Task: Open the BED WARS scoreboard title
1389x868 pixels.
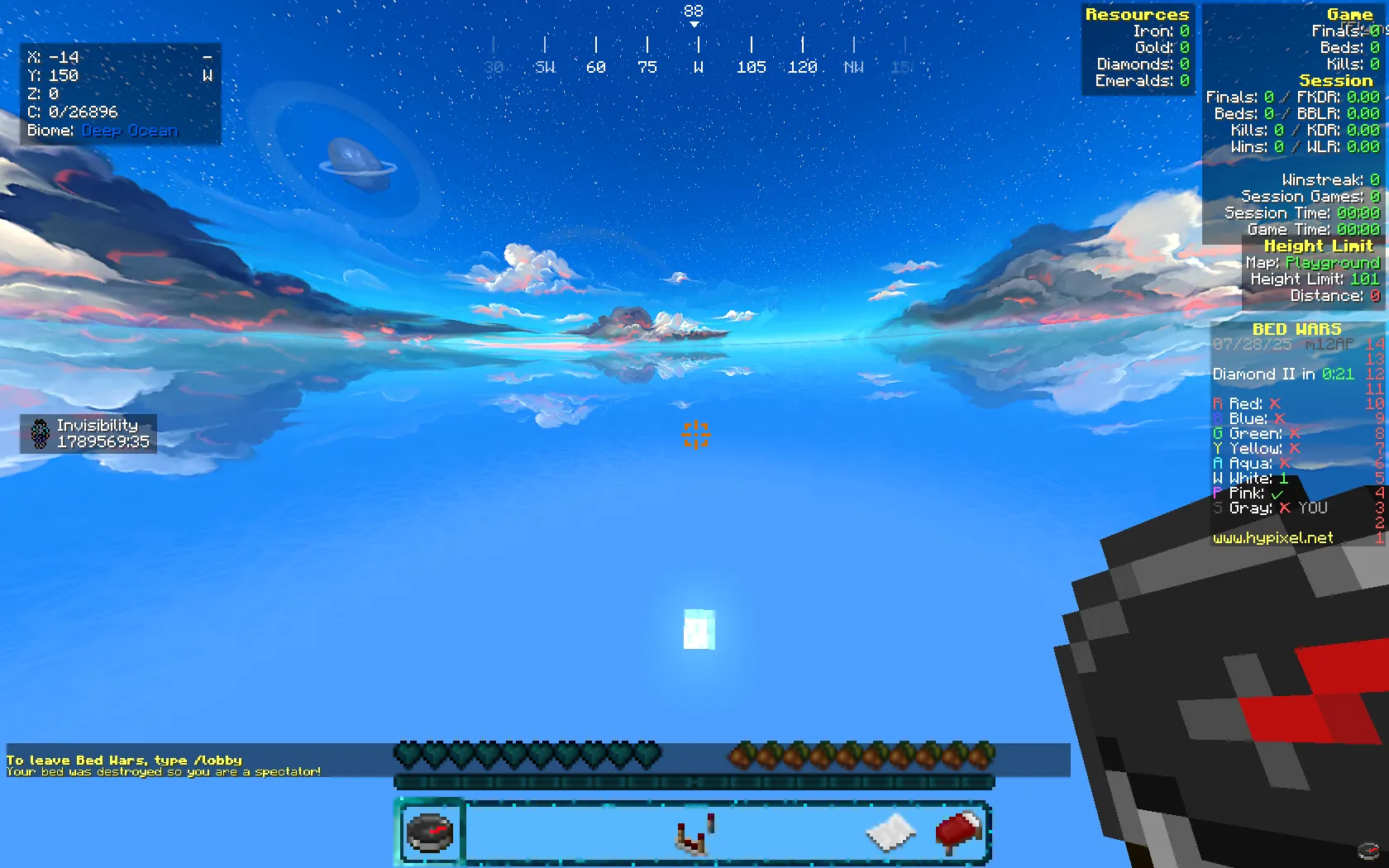Action: click(x=1298, y=328)
